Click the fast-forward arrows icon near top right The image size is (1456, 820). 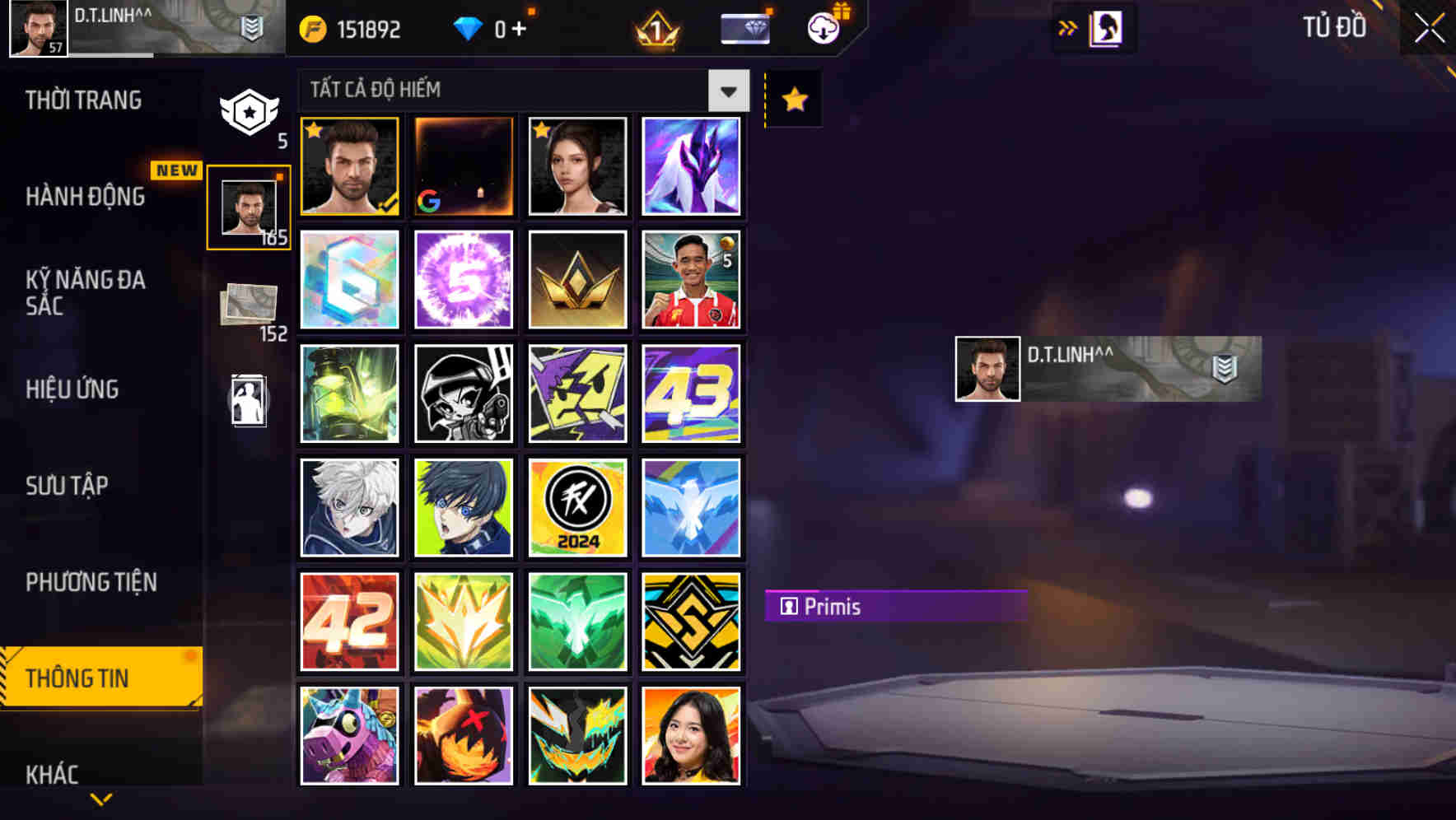[x=1068, y=26]
